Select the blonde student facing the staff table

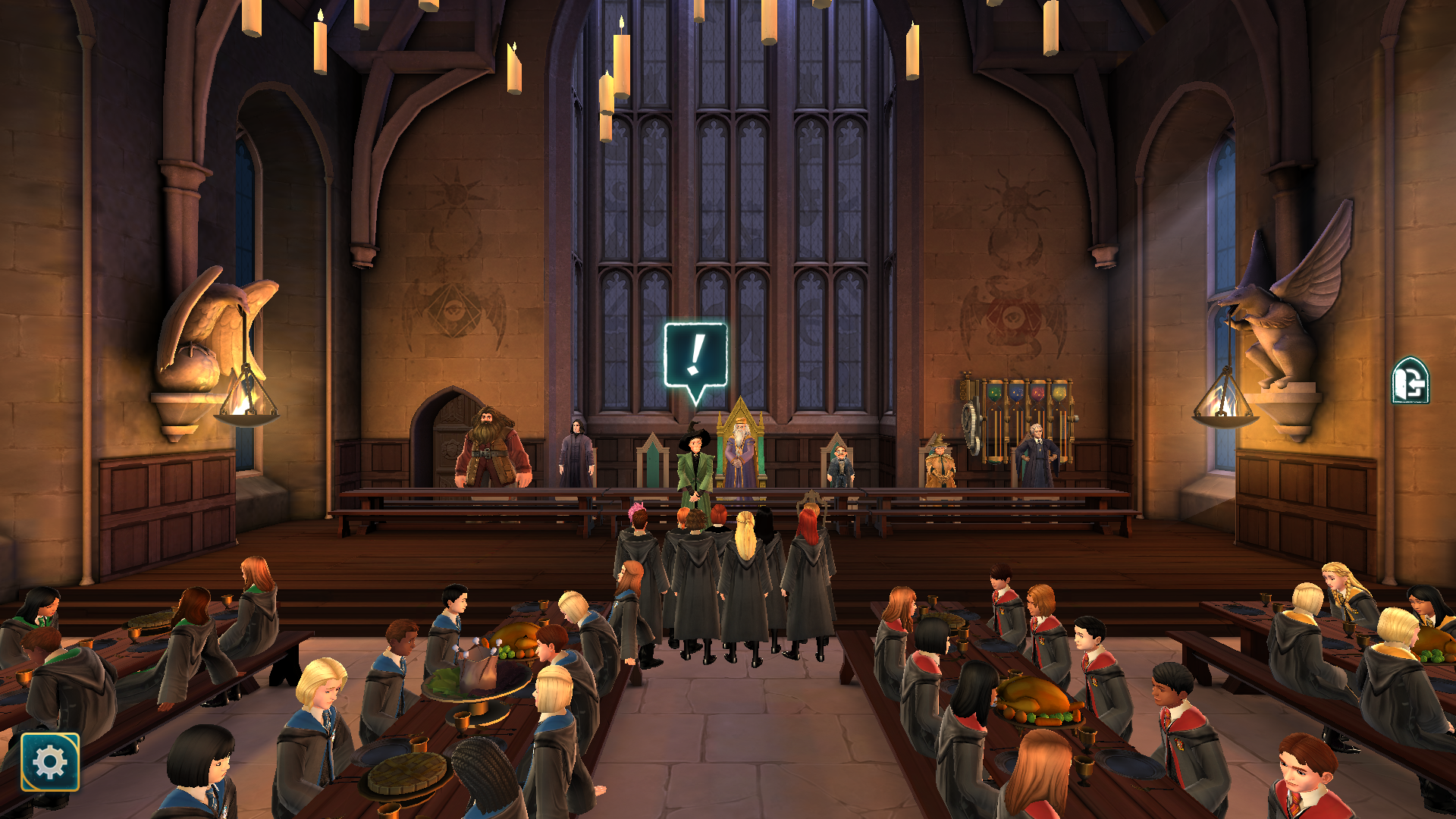[747, 546]
